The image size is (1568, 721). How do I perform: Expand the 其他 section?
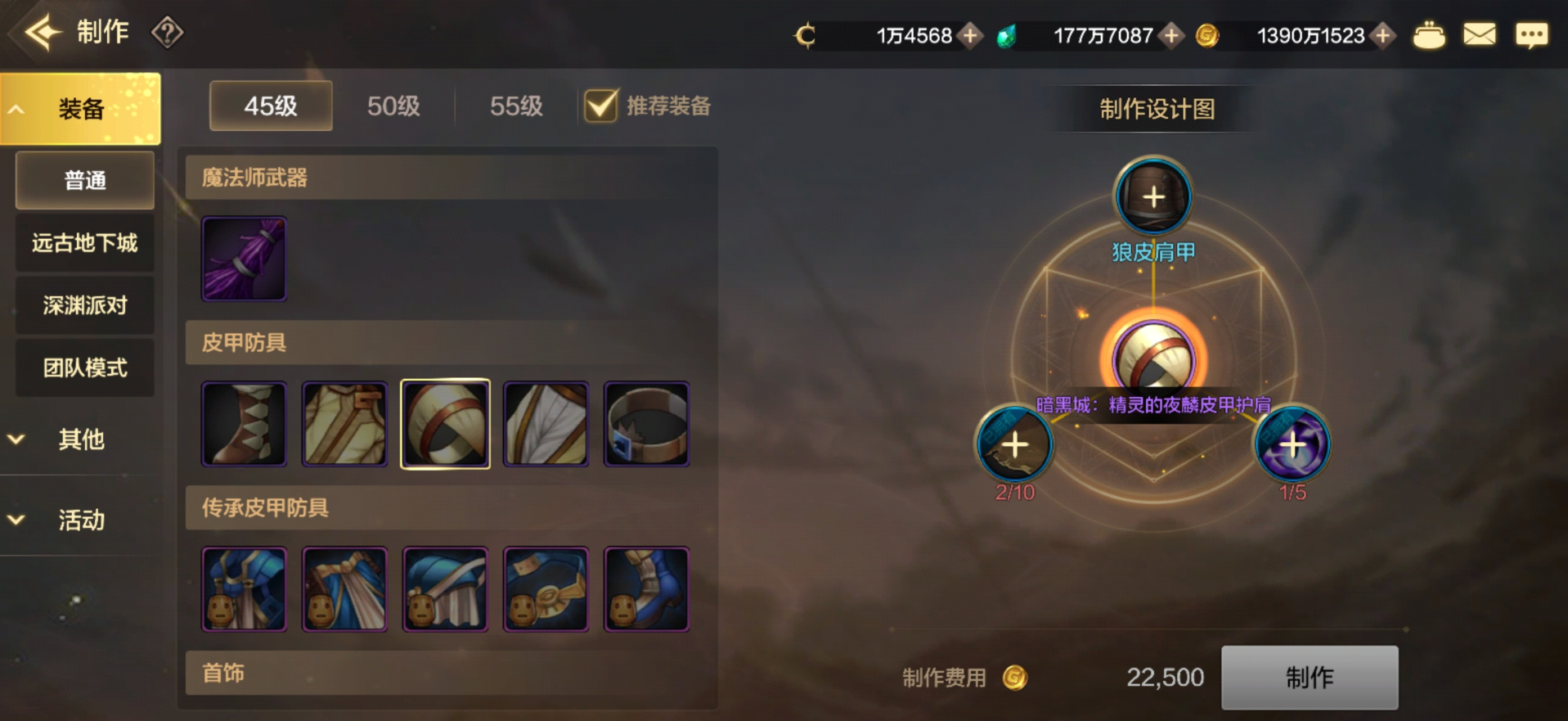[80, 439]
